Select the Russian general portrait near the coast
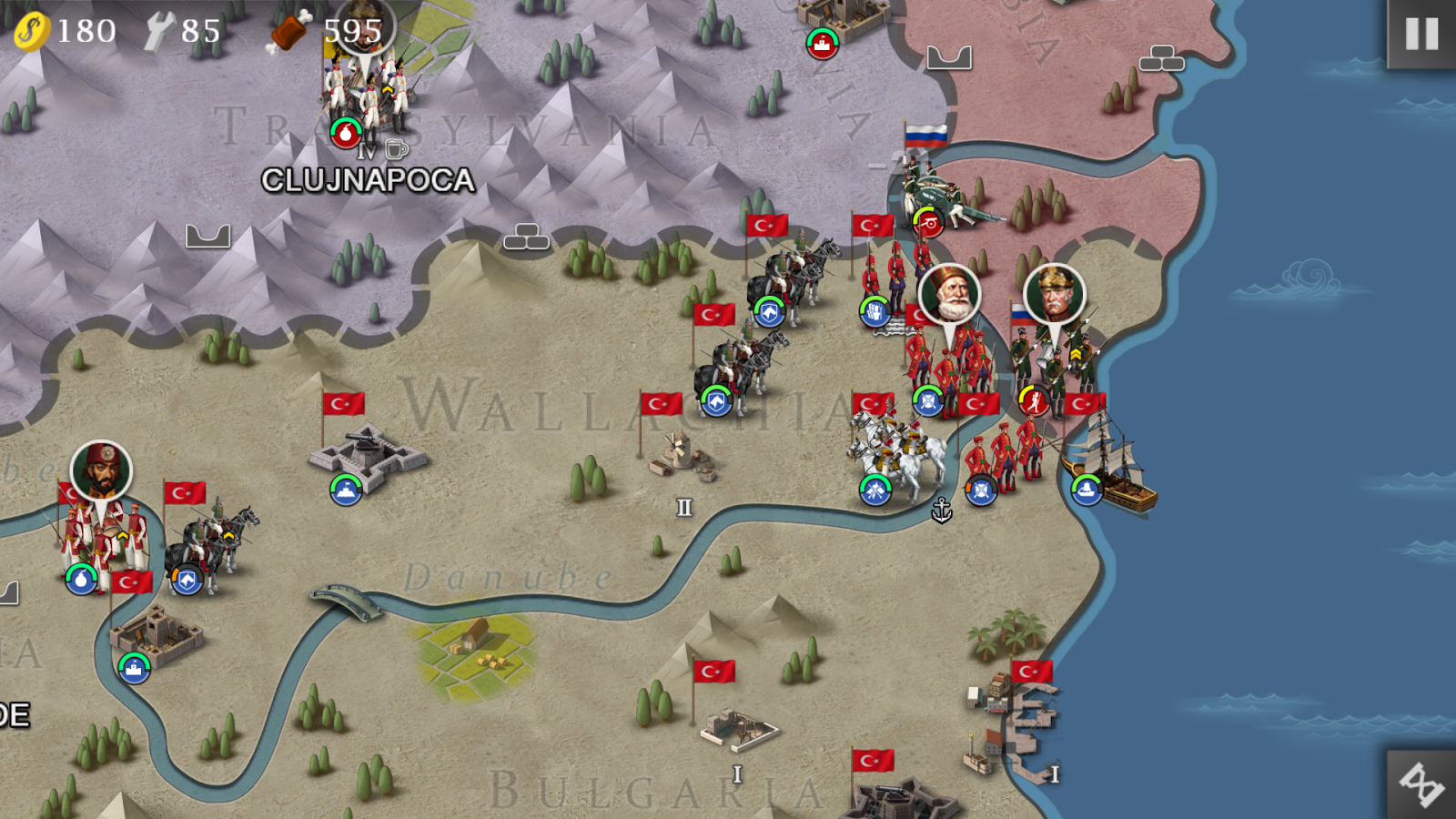This screenshot has height=819, width=1456. point(1052,294)
